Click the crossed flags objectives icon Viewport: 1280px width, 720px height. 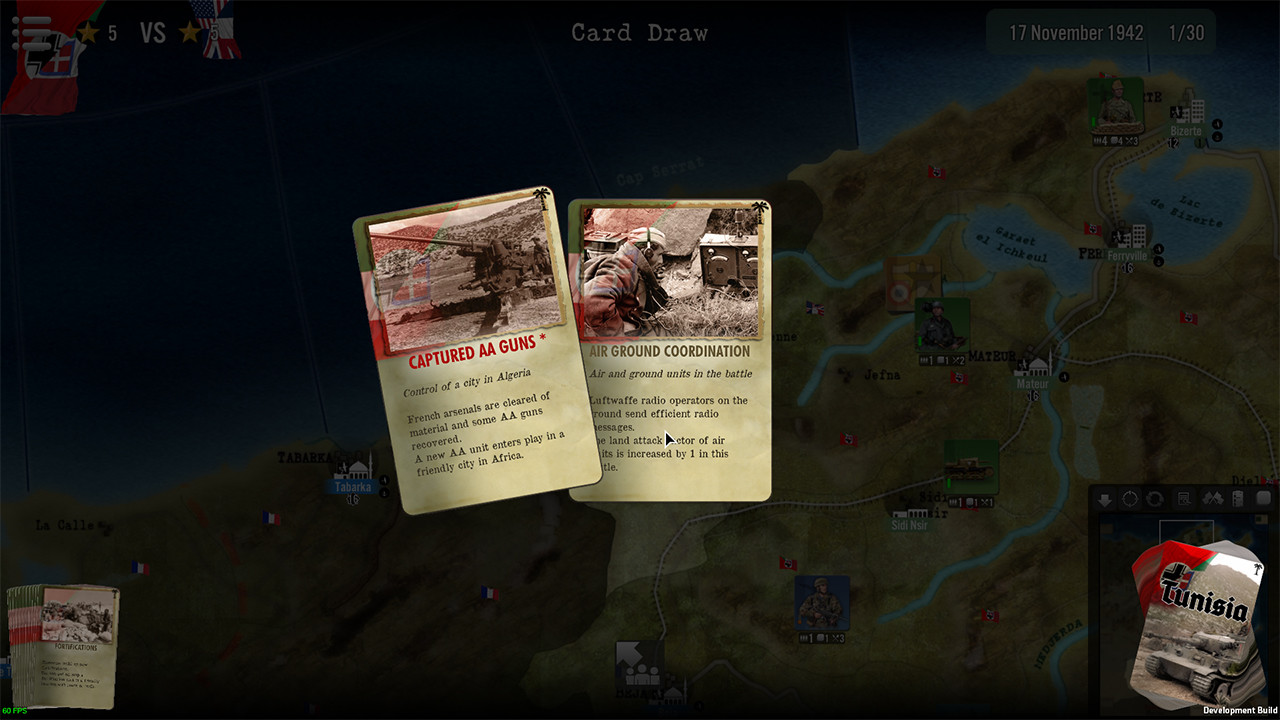[x=1212, y=498]
